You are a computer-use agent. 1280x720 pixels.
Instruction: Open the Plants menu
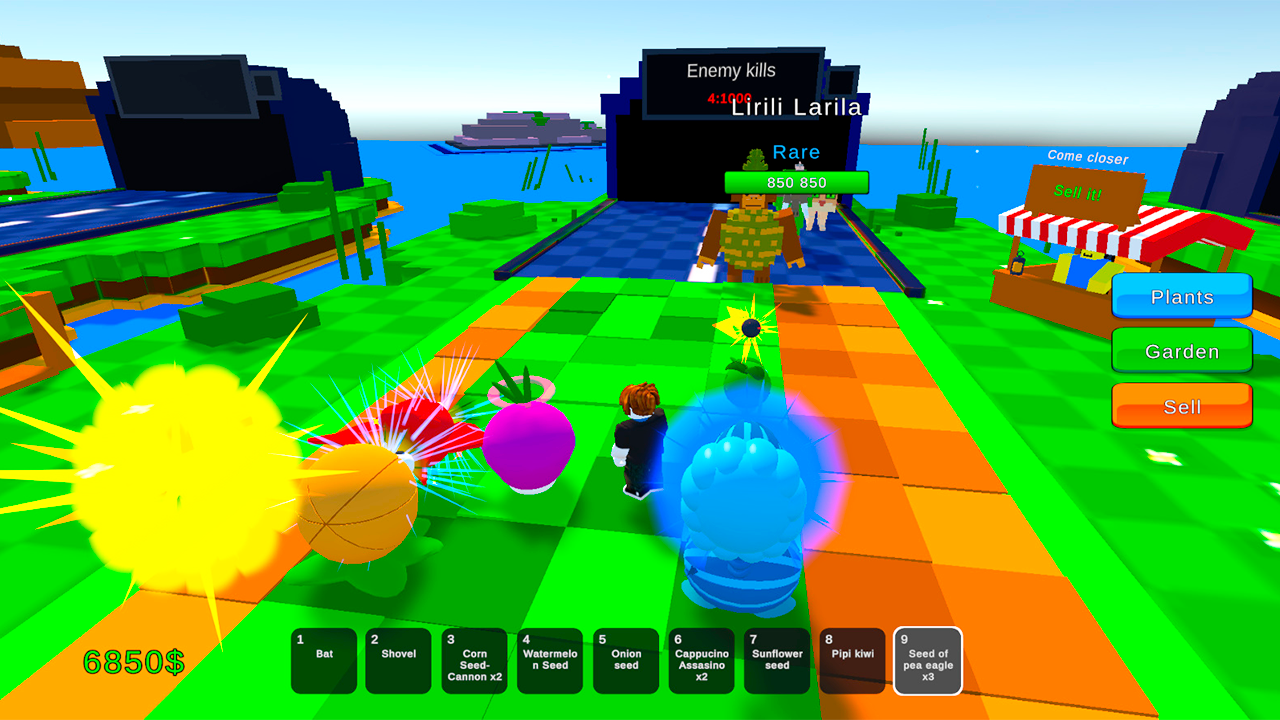pyautogui.click(x=1181, y=297)
